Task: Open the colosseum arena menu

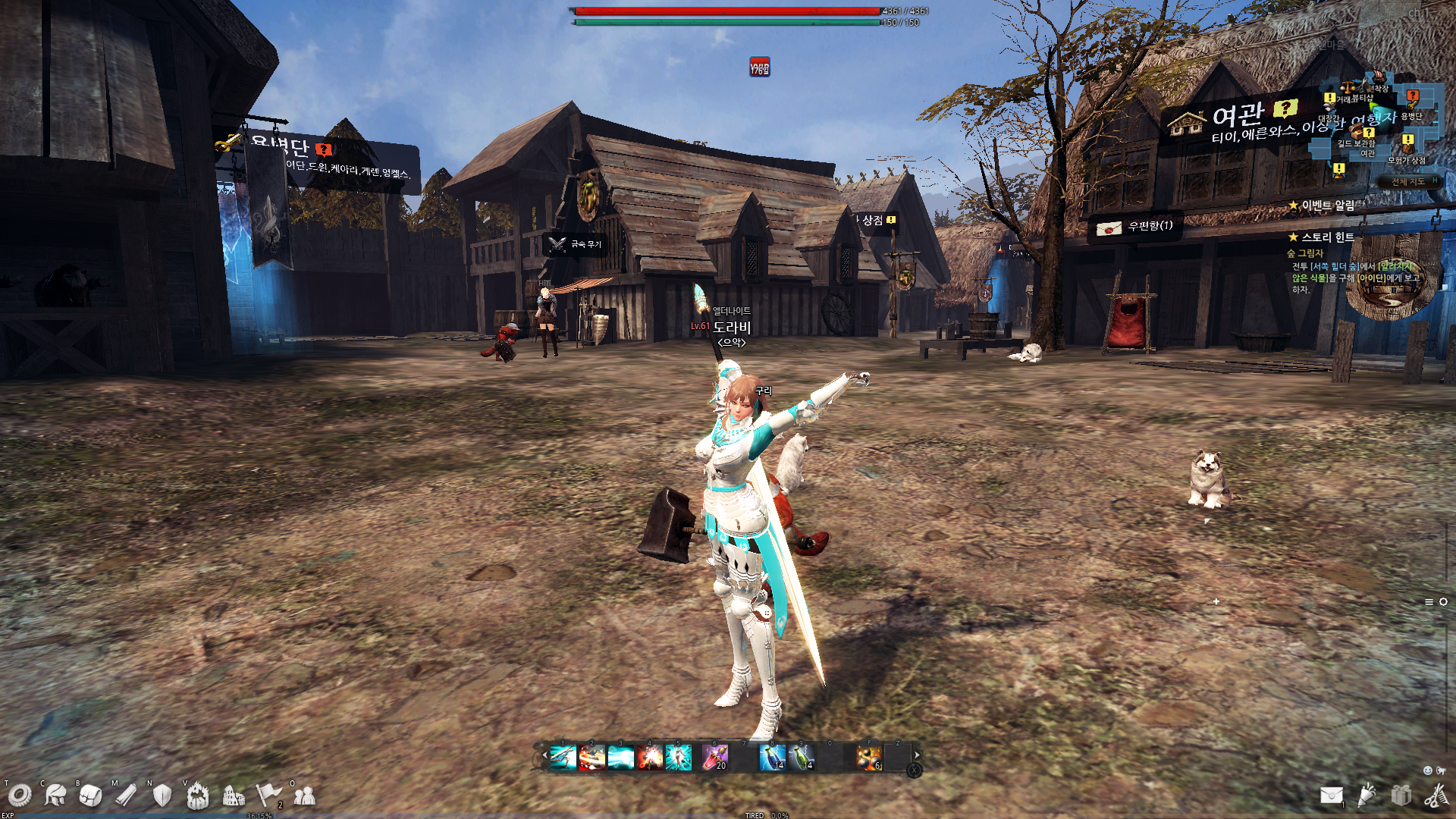Action: coord(234,795)
